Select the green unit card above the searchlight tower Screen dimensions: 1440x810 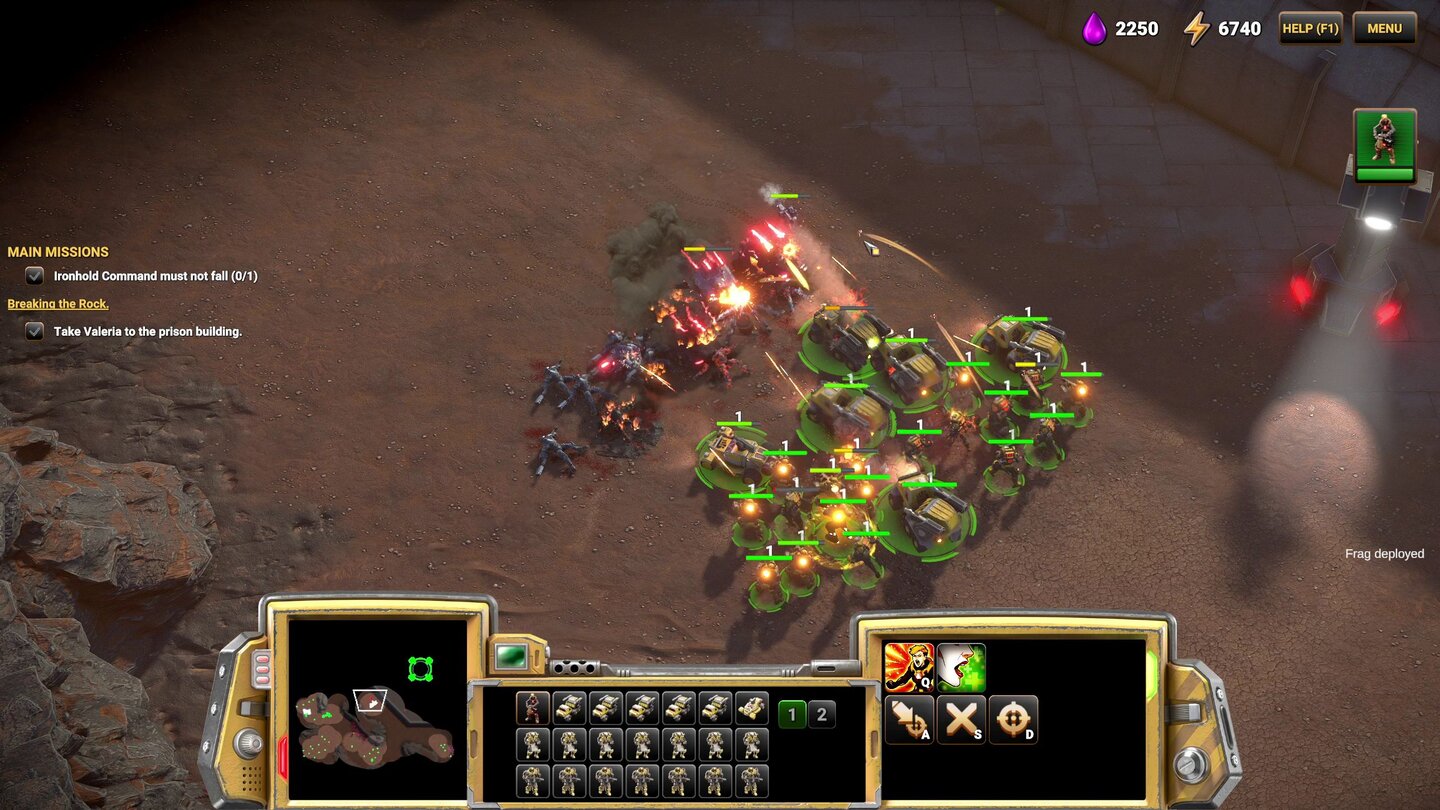pyautogui.click(x=1386, y=146)
